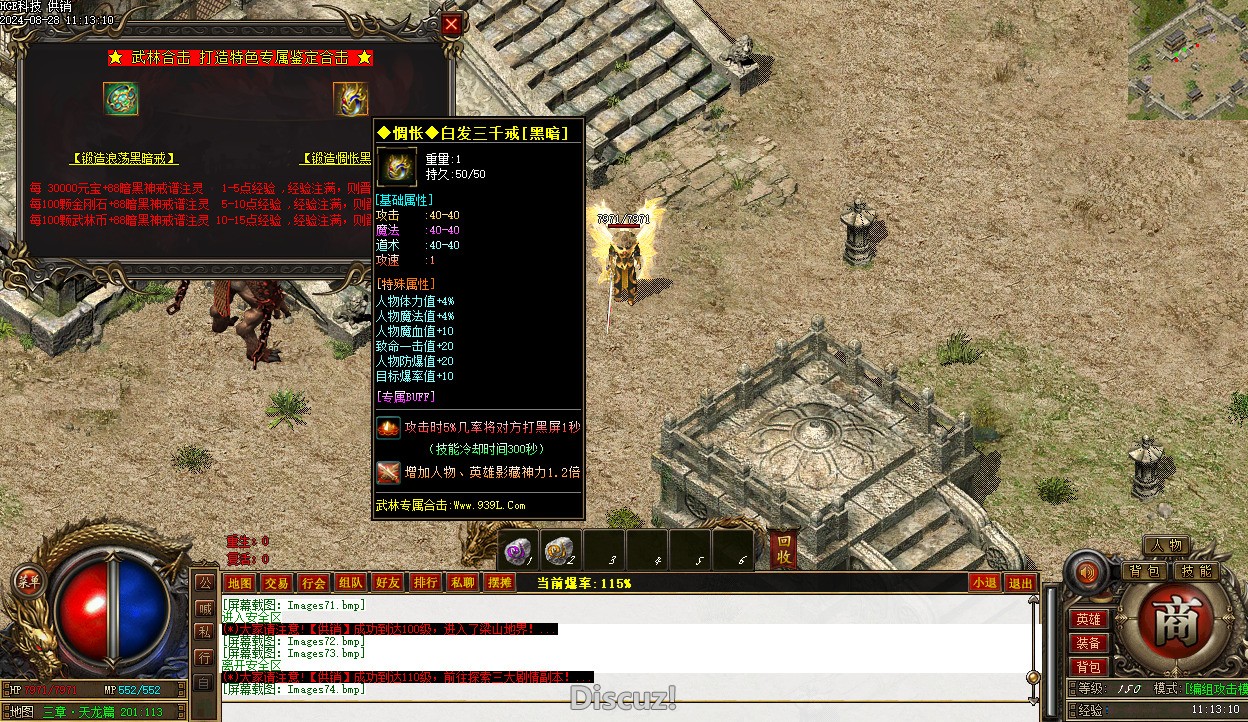
Task: Open the 商 shop round button
Action: pyautogui.click(x=1168, y=625)
